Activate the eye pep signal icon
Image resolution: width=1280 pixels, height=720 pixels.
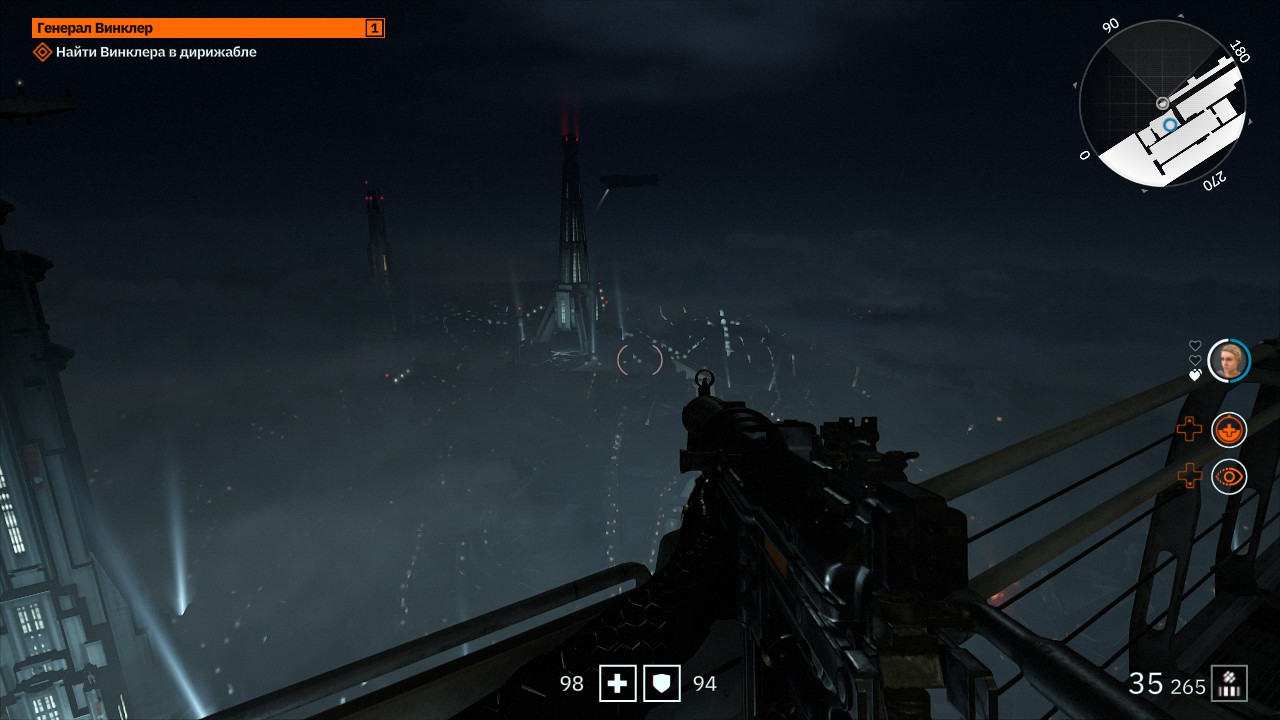pyautogui.click(x=1229, y=477)
